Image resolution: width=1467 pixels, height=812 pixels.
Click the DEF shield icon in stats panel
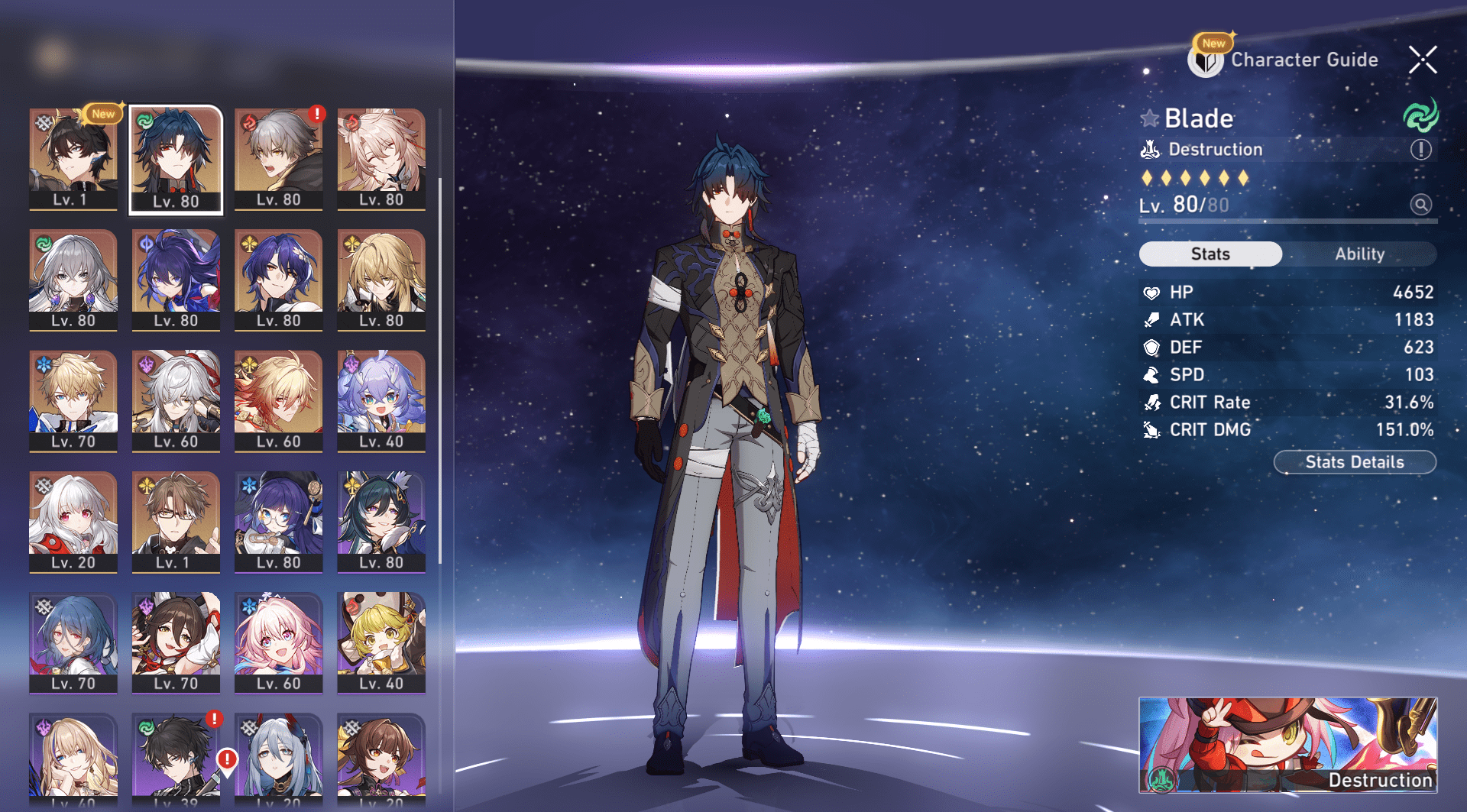(x=1153, y=347)
